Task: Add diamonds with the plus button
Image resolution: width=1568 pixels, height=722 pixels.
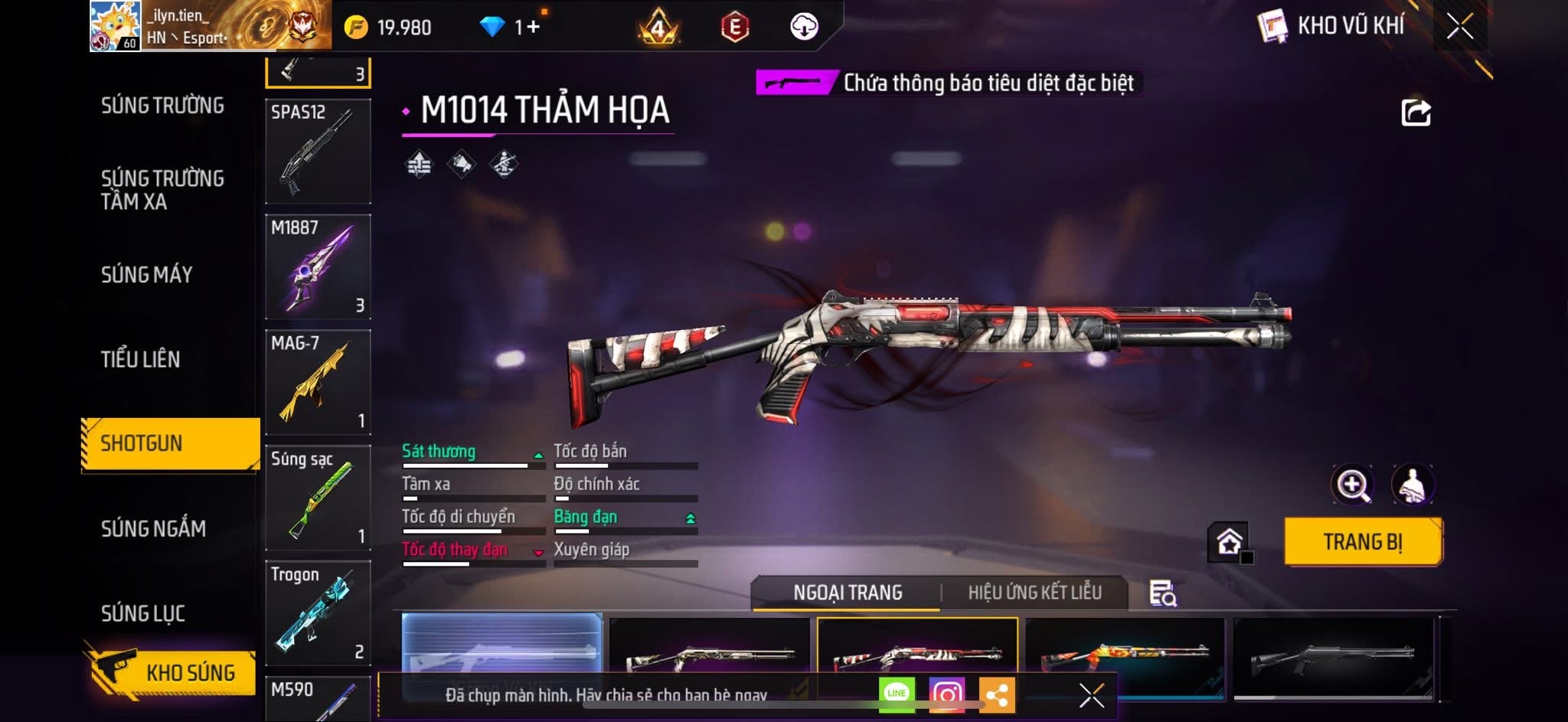Action: coord(533,28)
